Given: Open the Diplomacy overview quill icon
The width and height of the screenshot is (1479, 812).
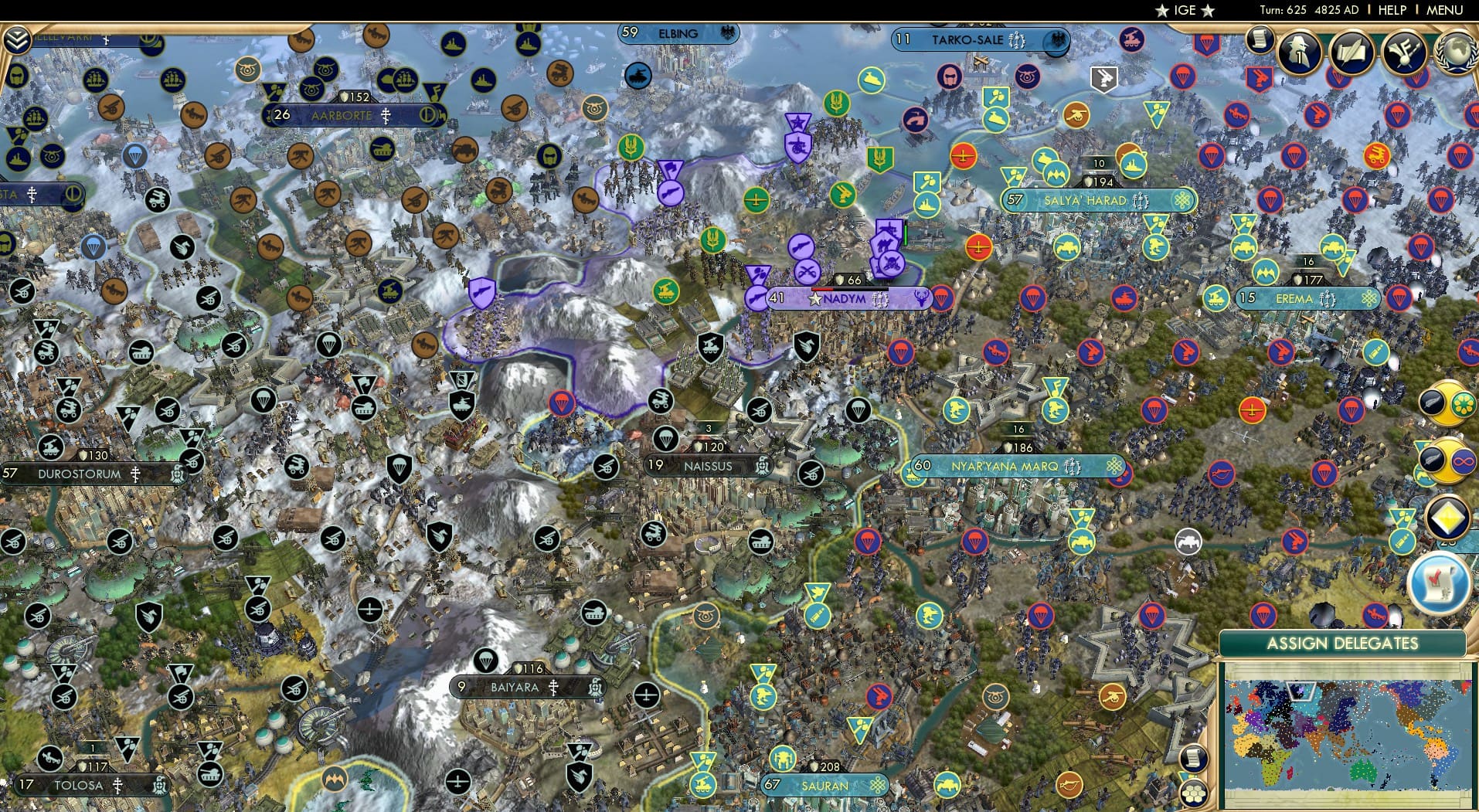Looking at the screenshot, I should click(1353, 53).
